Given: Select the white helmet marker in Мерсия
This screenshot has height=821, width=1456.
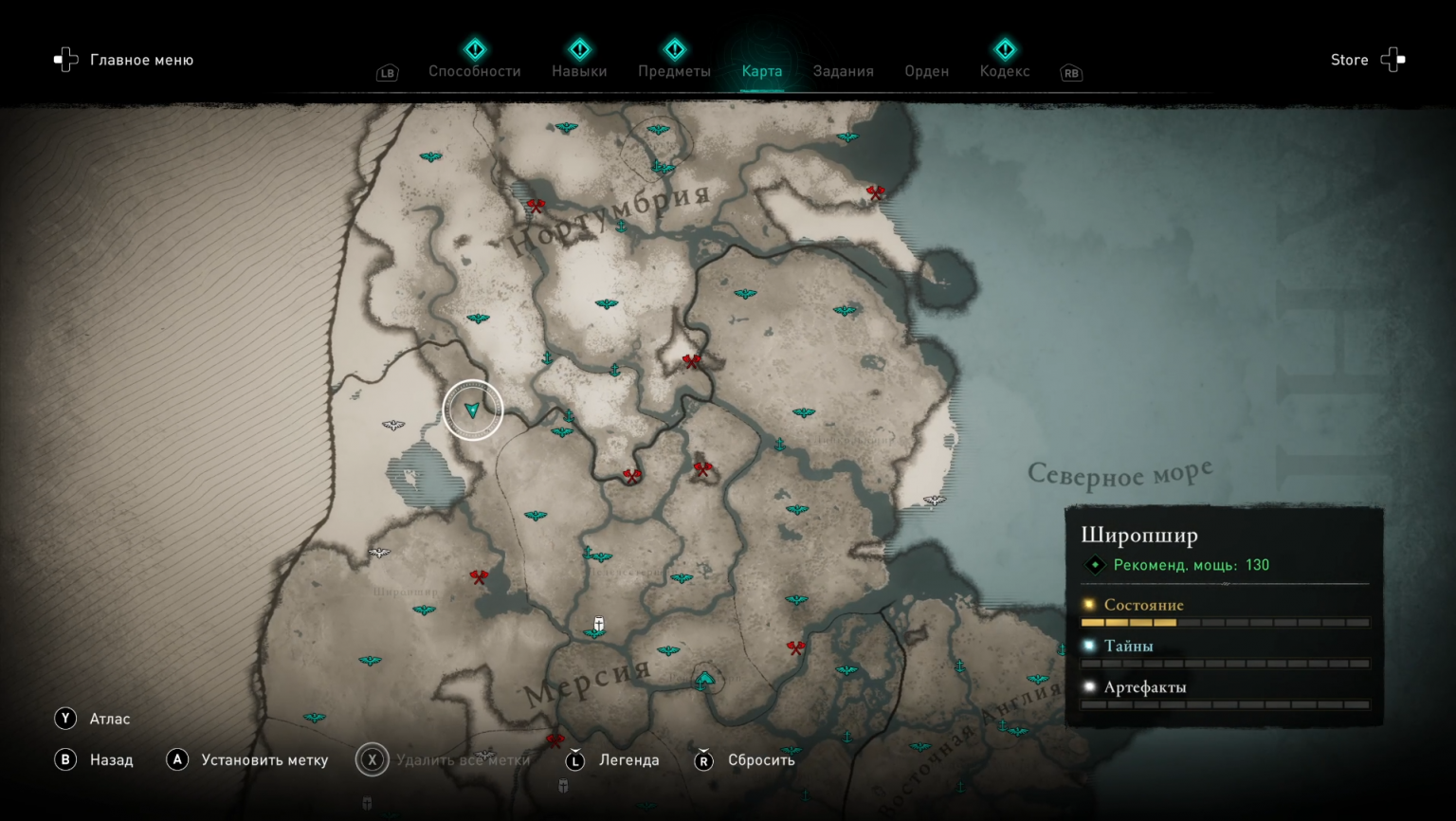Looking at the screenshot, I should 599,623.
